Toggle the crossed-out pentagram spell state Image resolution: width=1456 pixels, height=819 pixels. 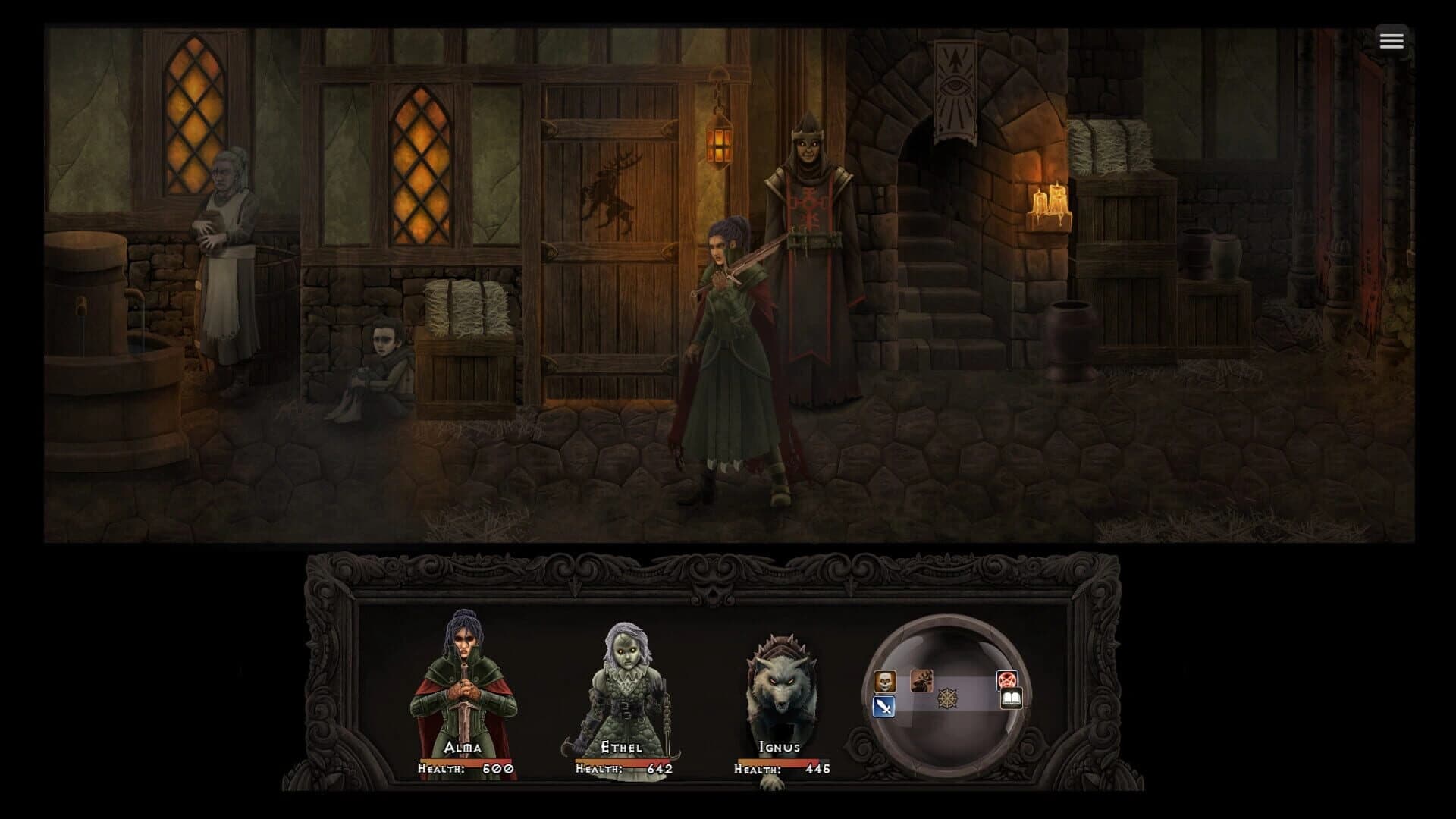pos(1007,679)
